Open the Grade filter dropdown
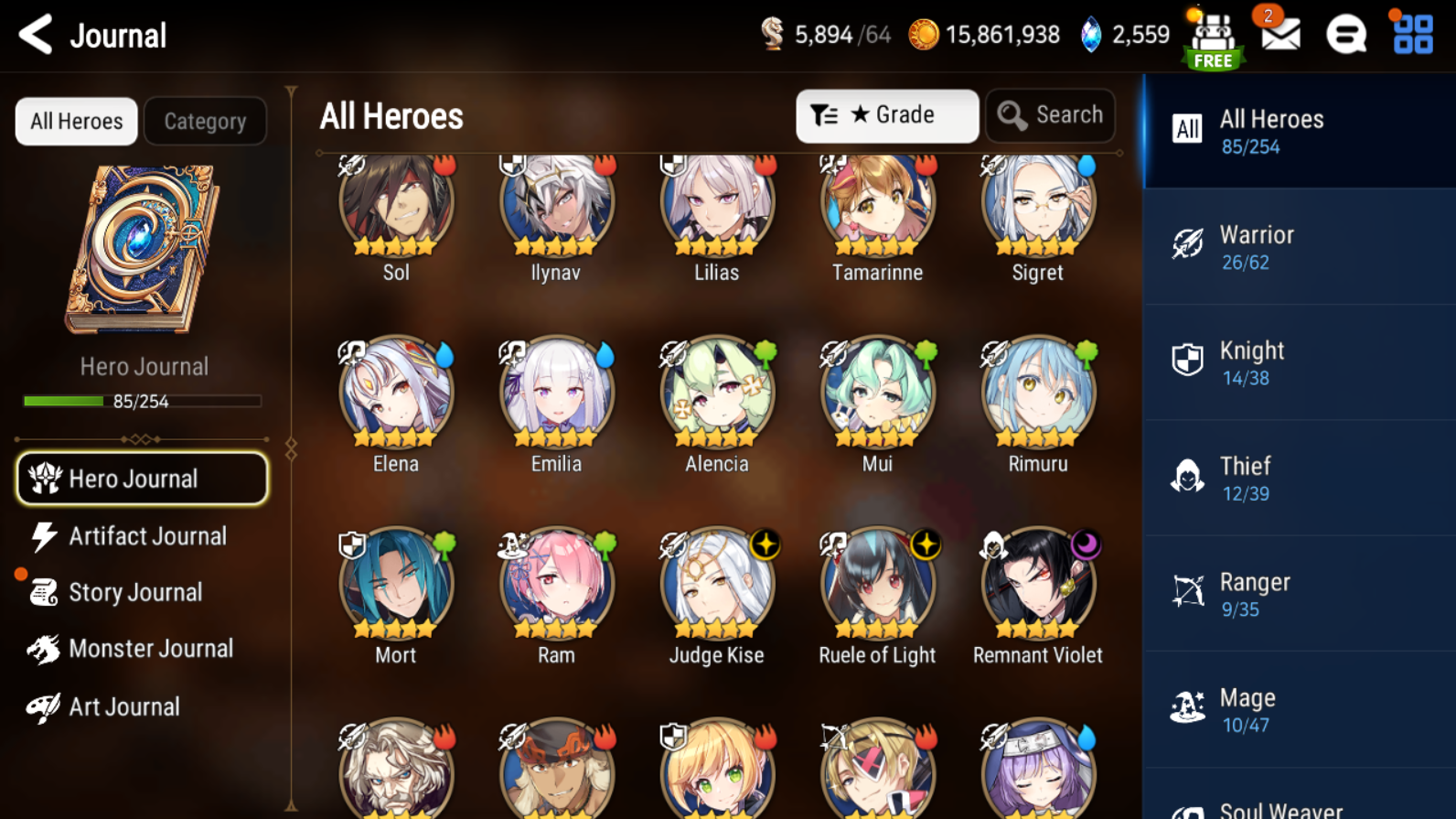The height and width of the screenshot is (819, 1456). click(886, 115)
